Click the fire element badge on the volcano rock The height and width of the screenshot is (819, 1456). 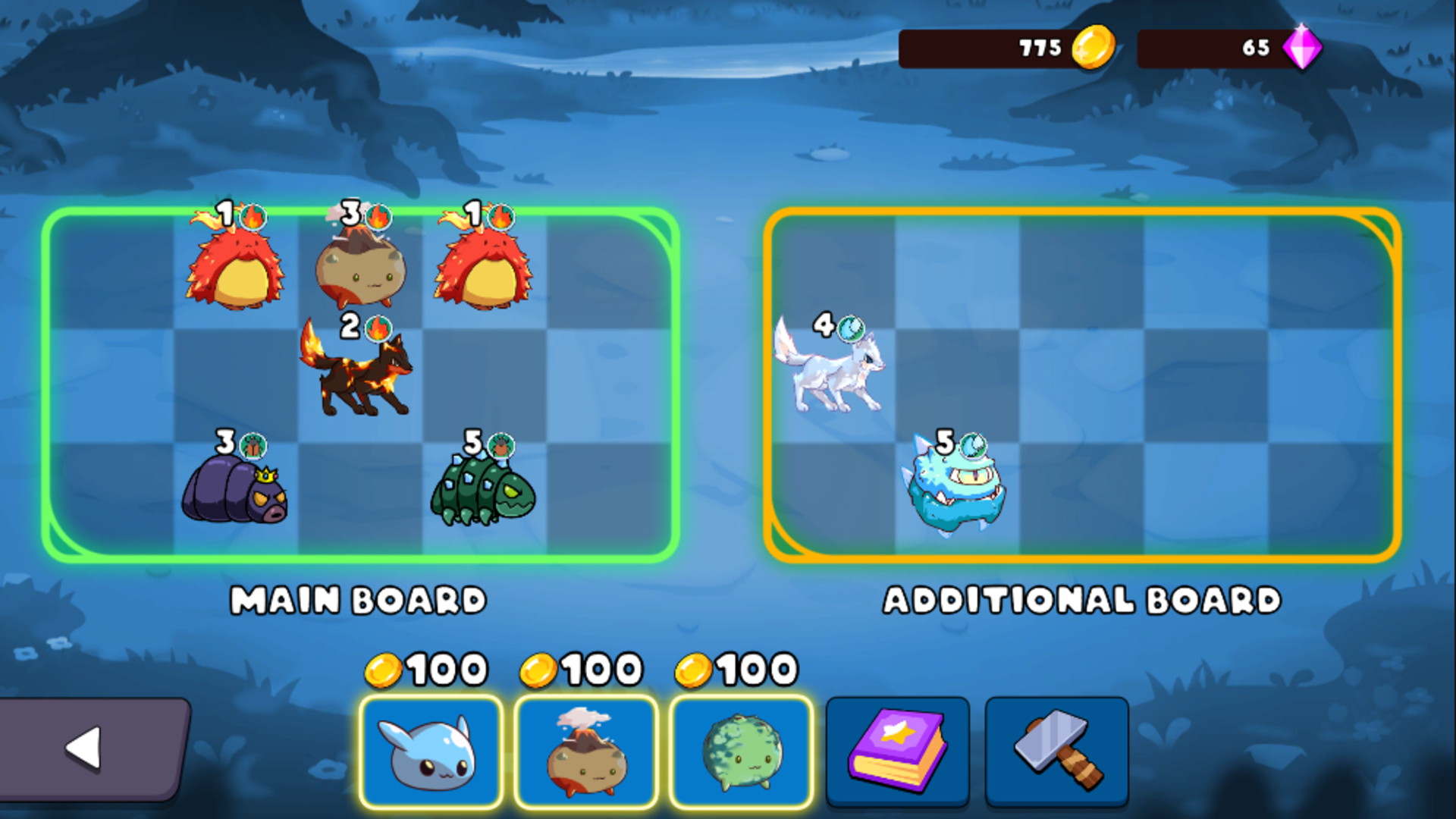[377, 216]
